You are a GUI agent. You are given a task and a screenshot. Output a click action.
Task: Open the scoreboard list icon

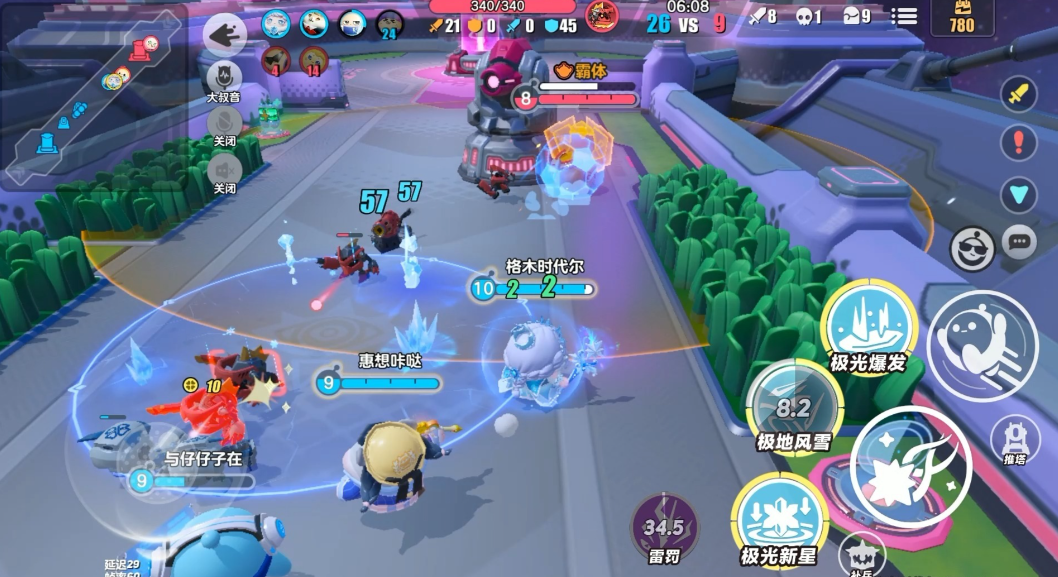904,17
